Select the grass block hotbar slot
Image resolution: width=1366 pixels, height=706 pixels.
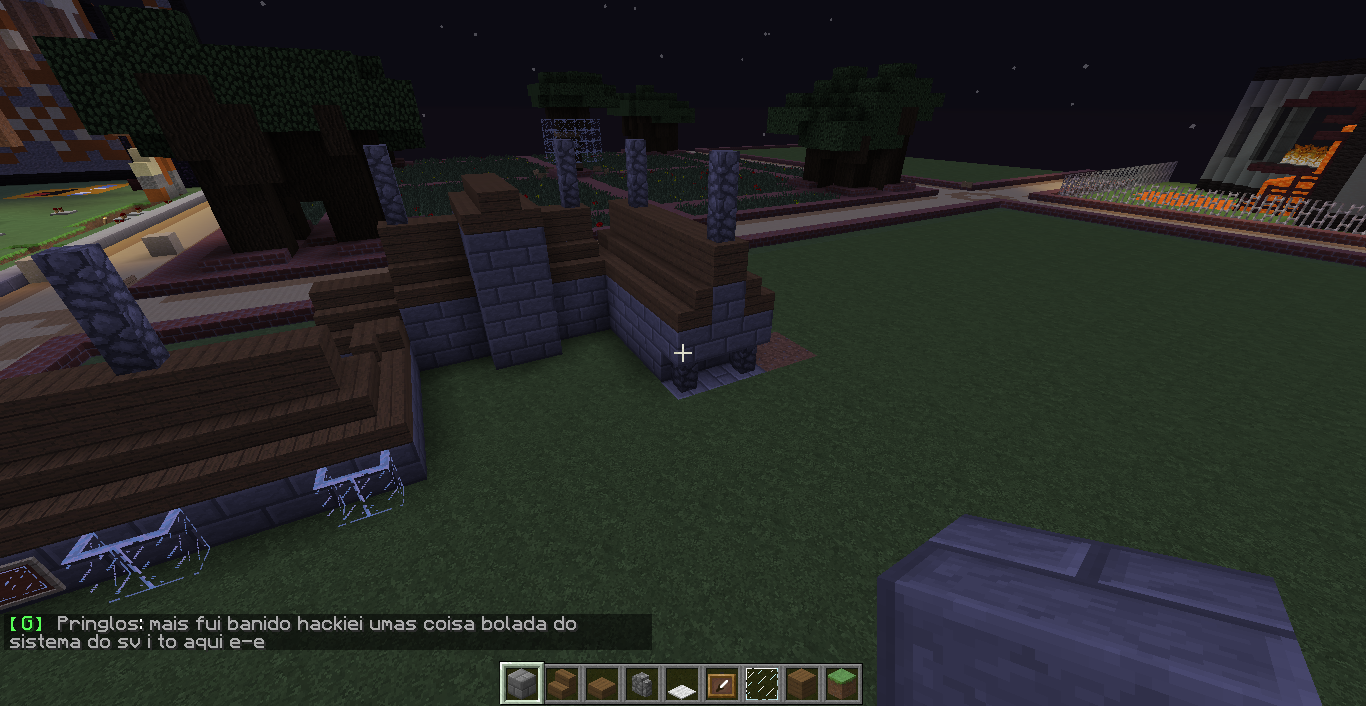[841, 684]
